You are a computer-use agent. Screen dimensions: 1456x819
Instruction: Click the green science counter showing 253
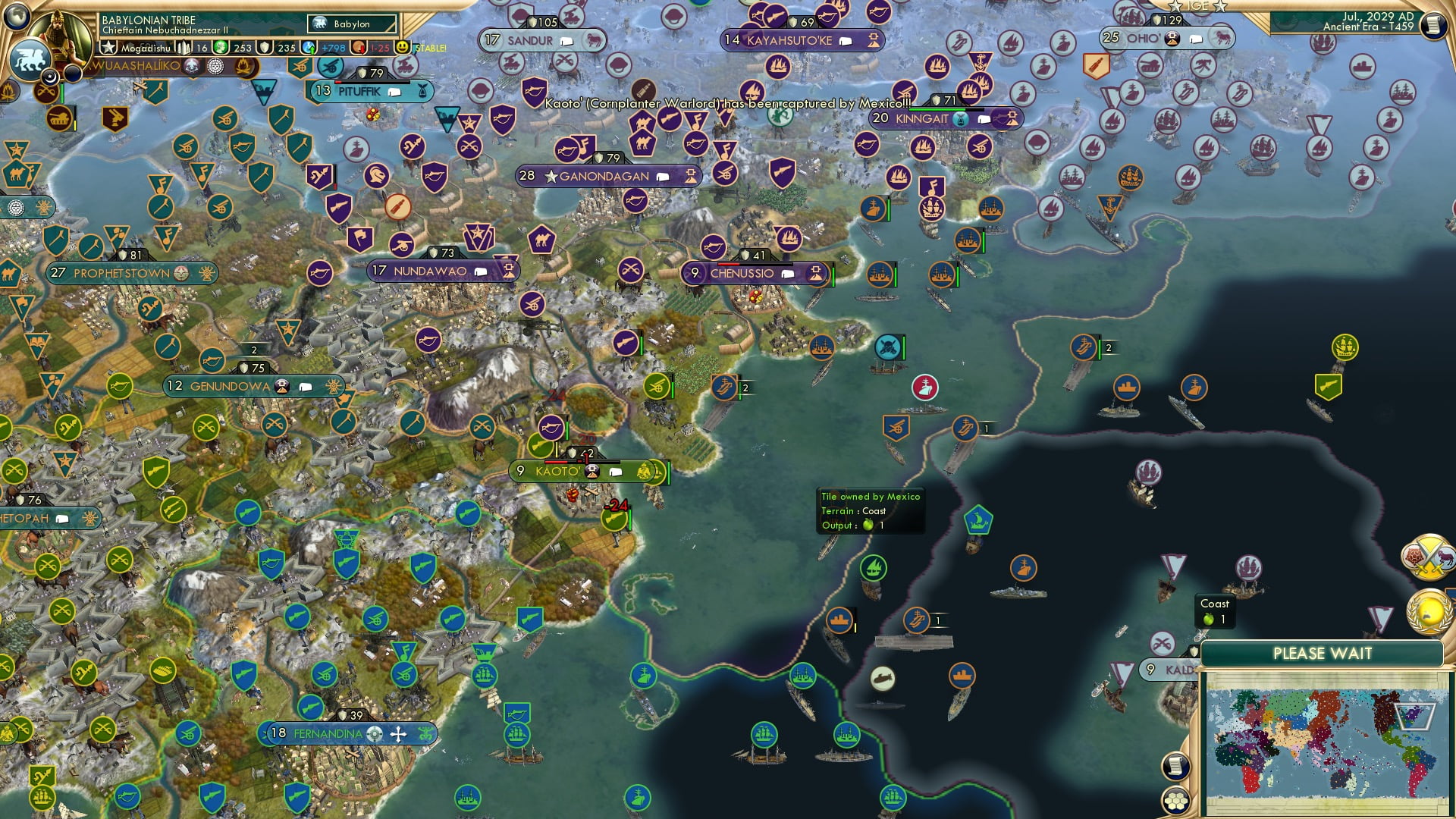(243, 48)
